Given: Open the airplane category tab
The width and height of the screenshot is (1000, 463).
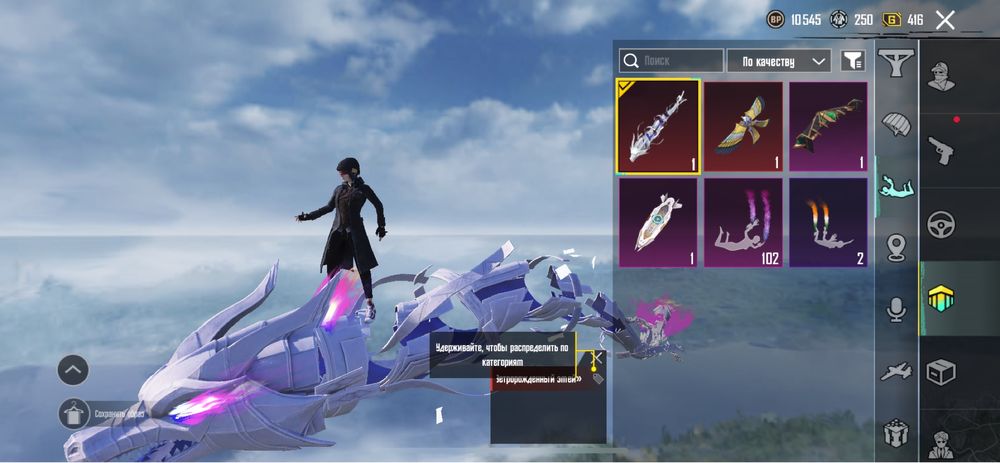Looking at the screenshot, I should coord(896,373).
